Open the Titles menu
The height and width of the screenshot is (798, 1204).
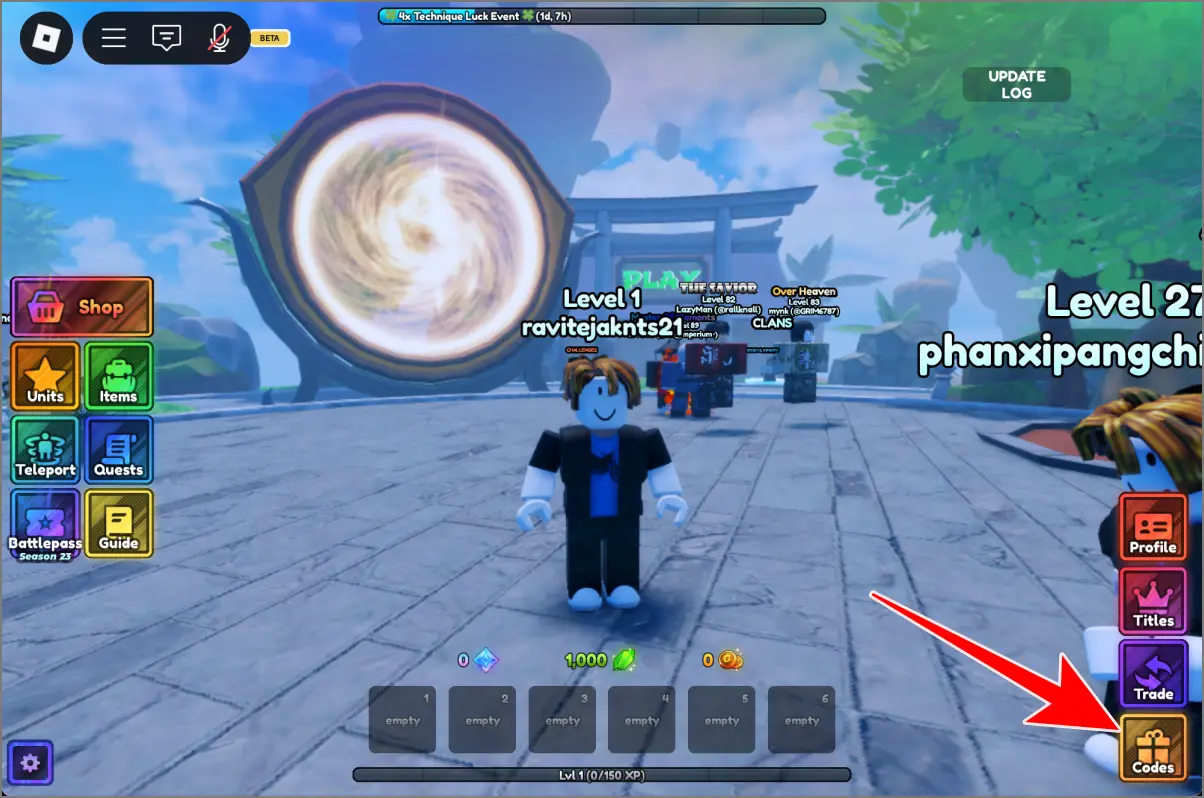coord(1153,601)
